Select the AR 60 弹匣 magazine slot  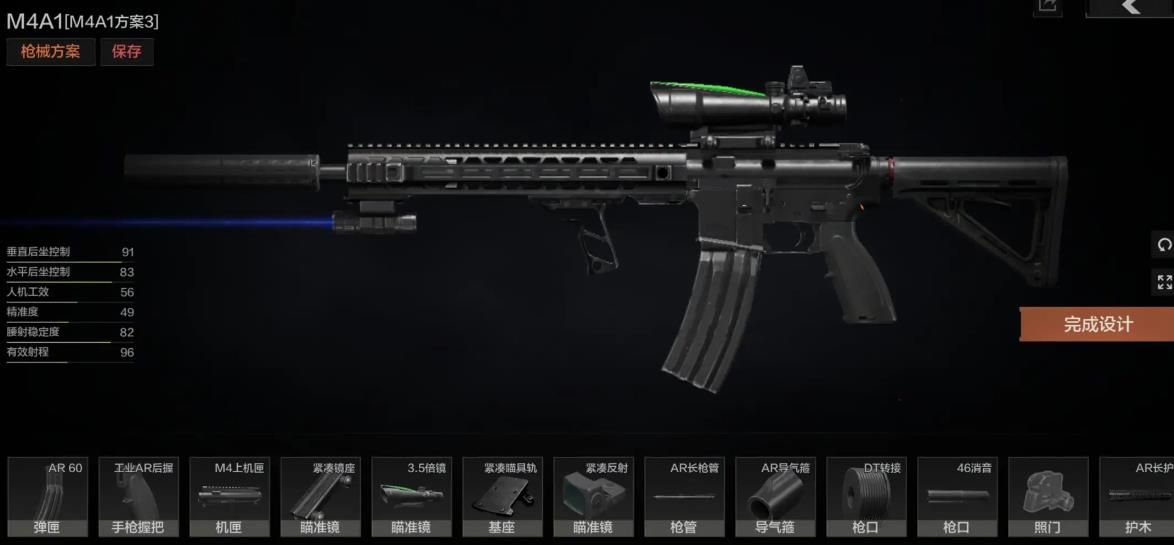click(x=47, y=497)
